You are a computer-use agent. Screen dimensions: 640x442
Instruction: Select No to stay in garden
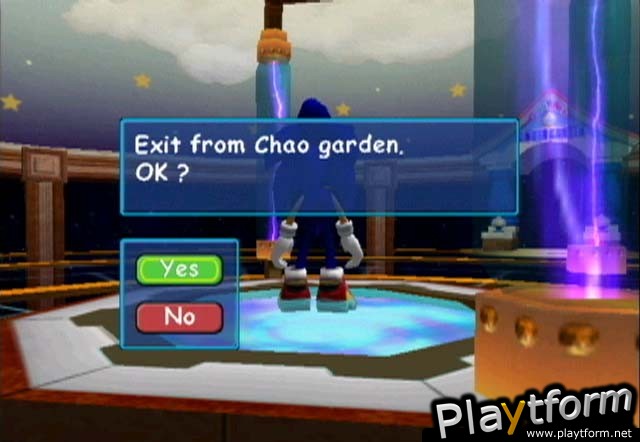pos(180,316)
